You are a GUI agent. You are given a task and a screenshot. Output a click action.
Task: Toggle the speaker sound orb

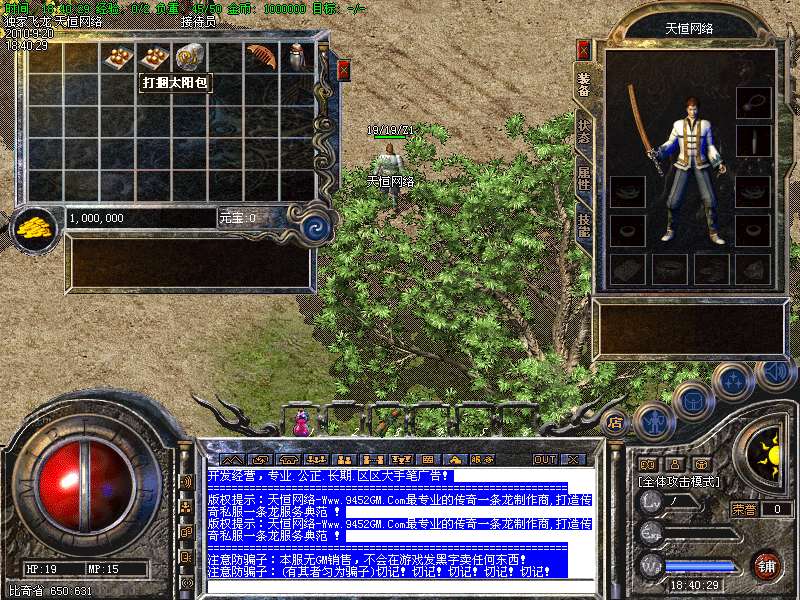[773, 373]
